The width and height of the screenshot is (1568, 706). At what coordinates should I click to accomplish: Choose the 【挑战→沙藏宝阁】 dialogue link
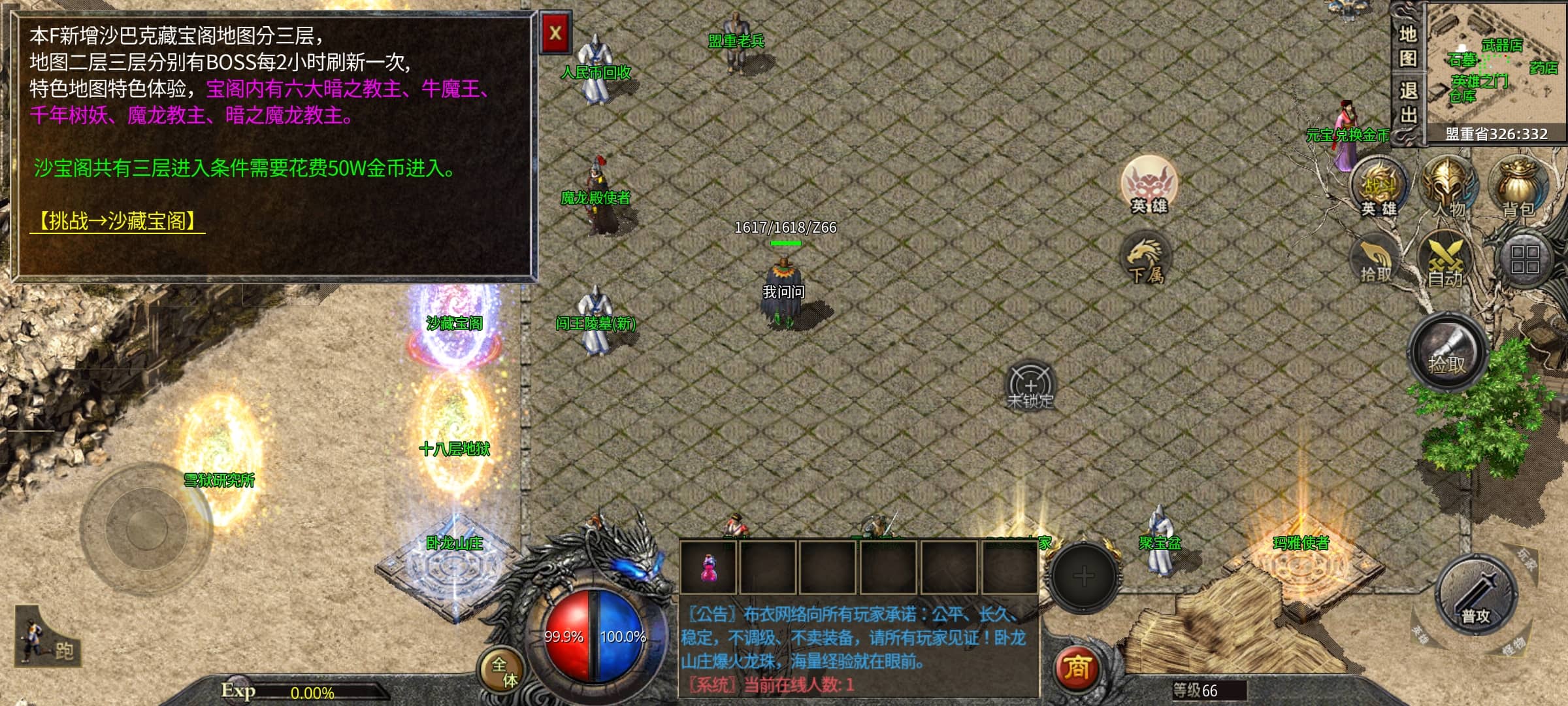[x=118, y=221]
